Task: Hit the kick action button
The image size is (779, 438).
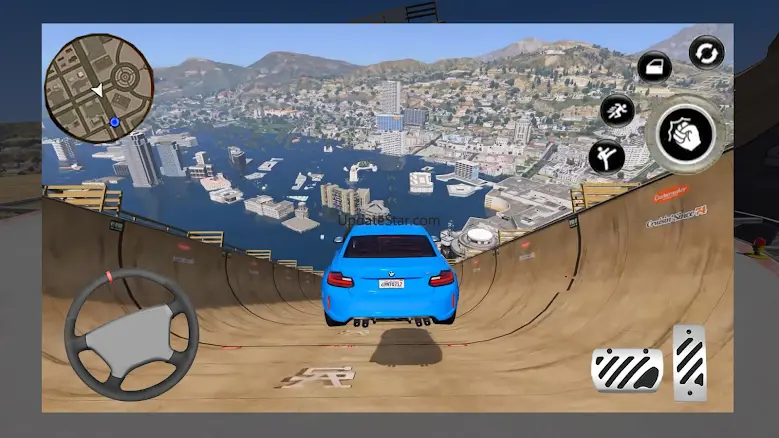Action: coord(605,156)
